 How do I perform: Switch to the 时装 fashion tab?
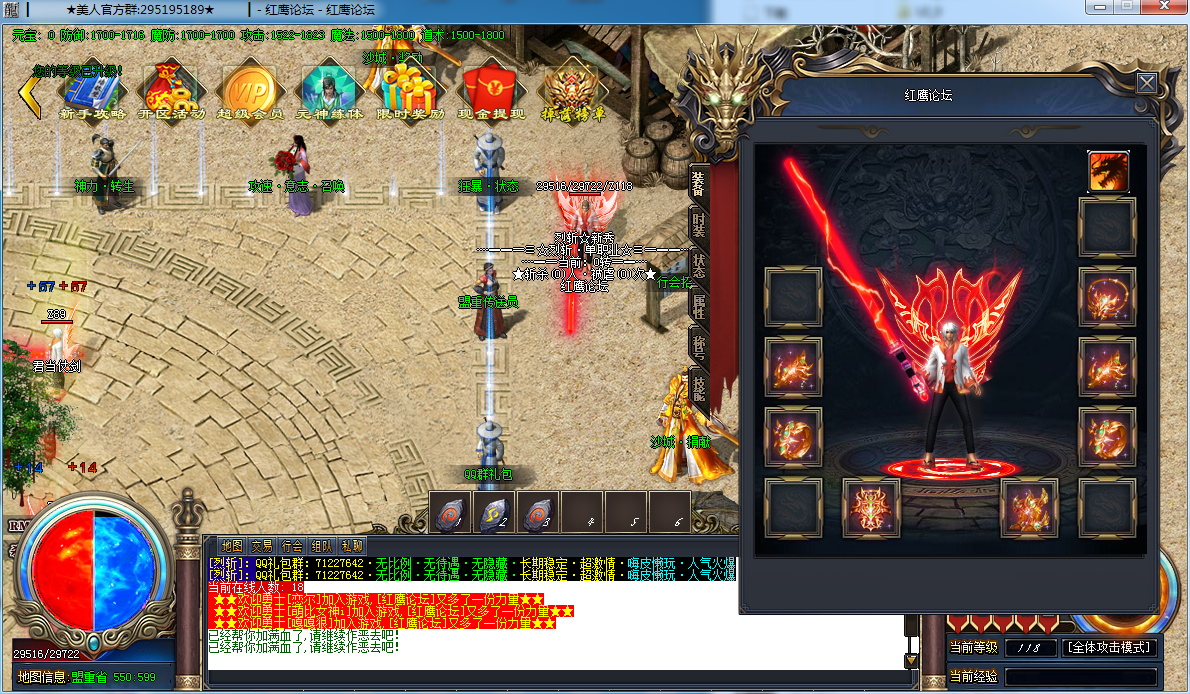coord(699,224)
